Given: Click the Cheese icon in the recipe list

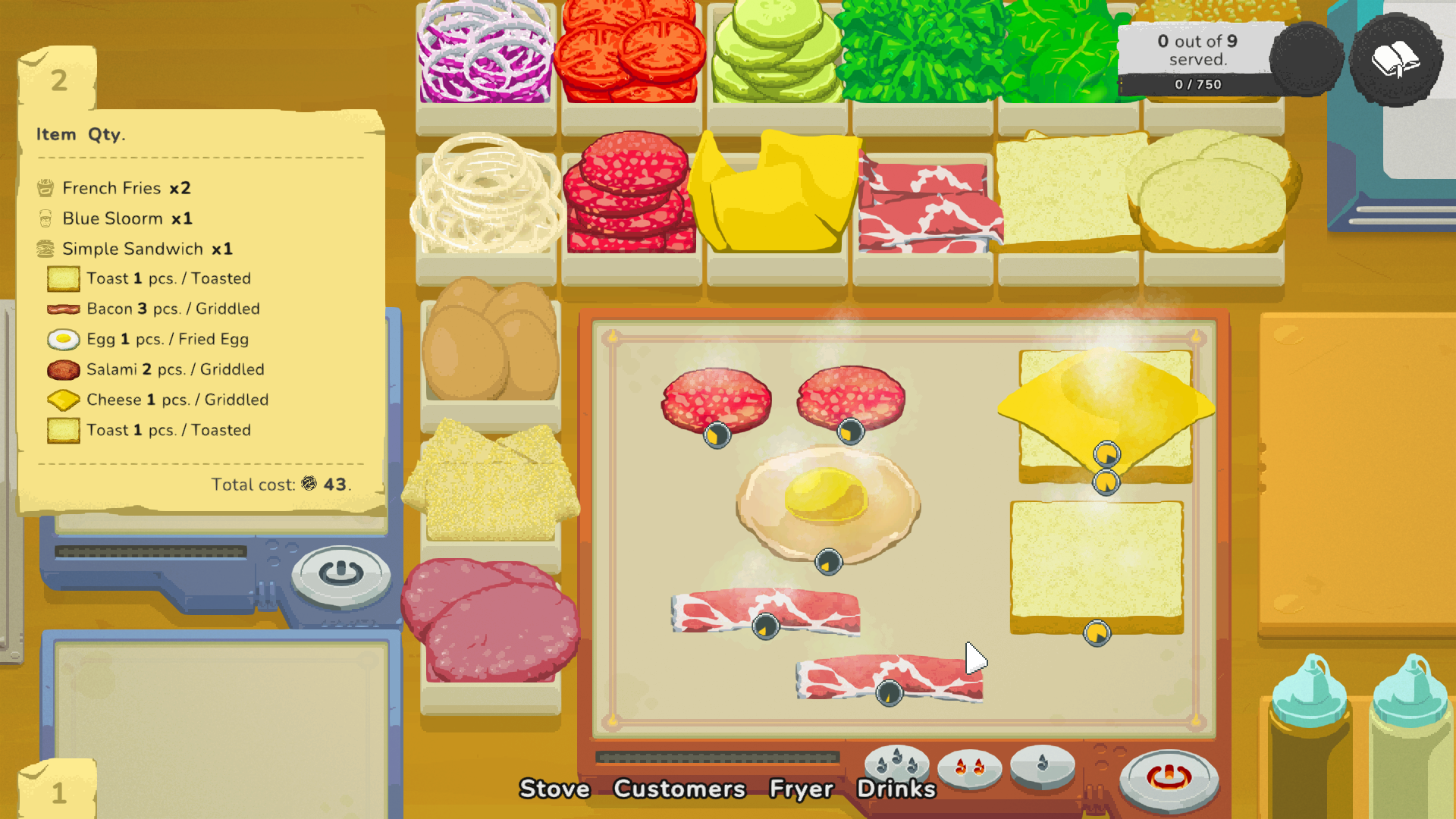Looking at the screenshot, I should [63, 400].
